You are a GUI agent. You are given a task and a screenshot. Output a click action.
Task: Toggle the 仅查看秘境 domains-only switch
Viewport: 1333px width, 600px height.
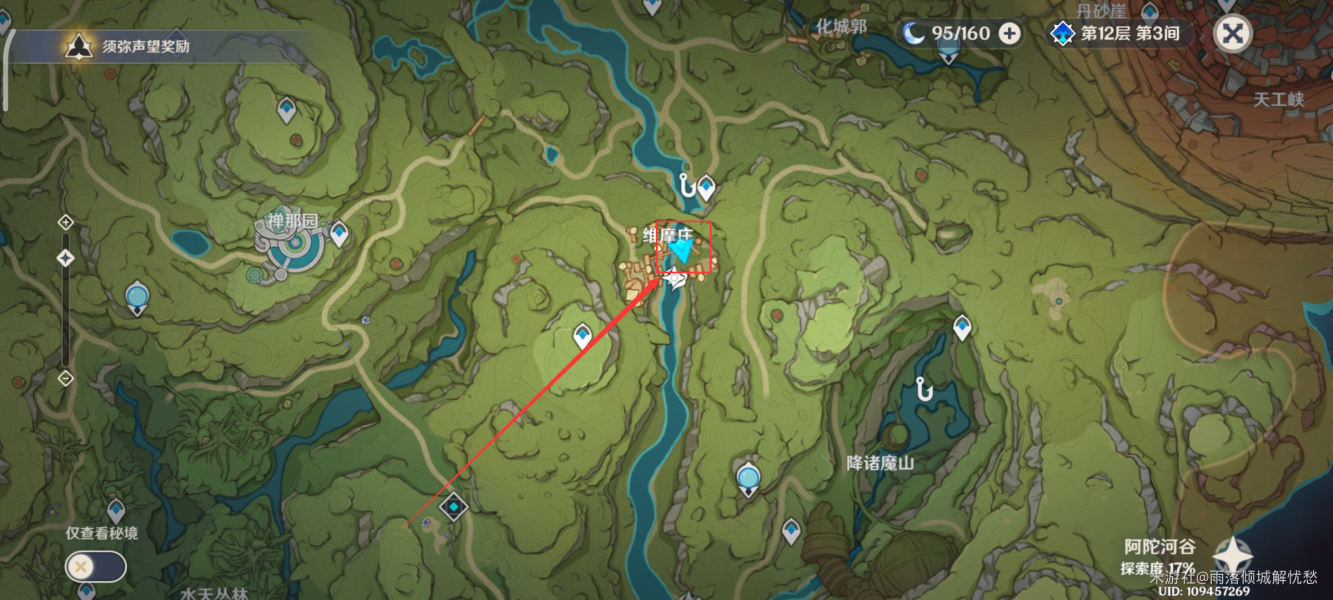96,567
